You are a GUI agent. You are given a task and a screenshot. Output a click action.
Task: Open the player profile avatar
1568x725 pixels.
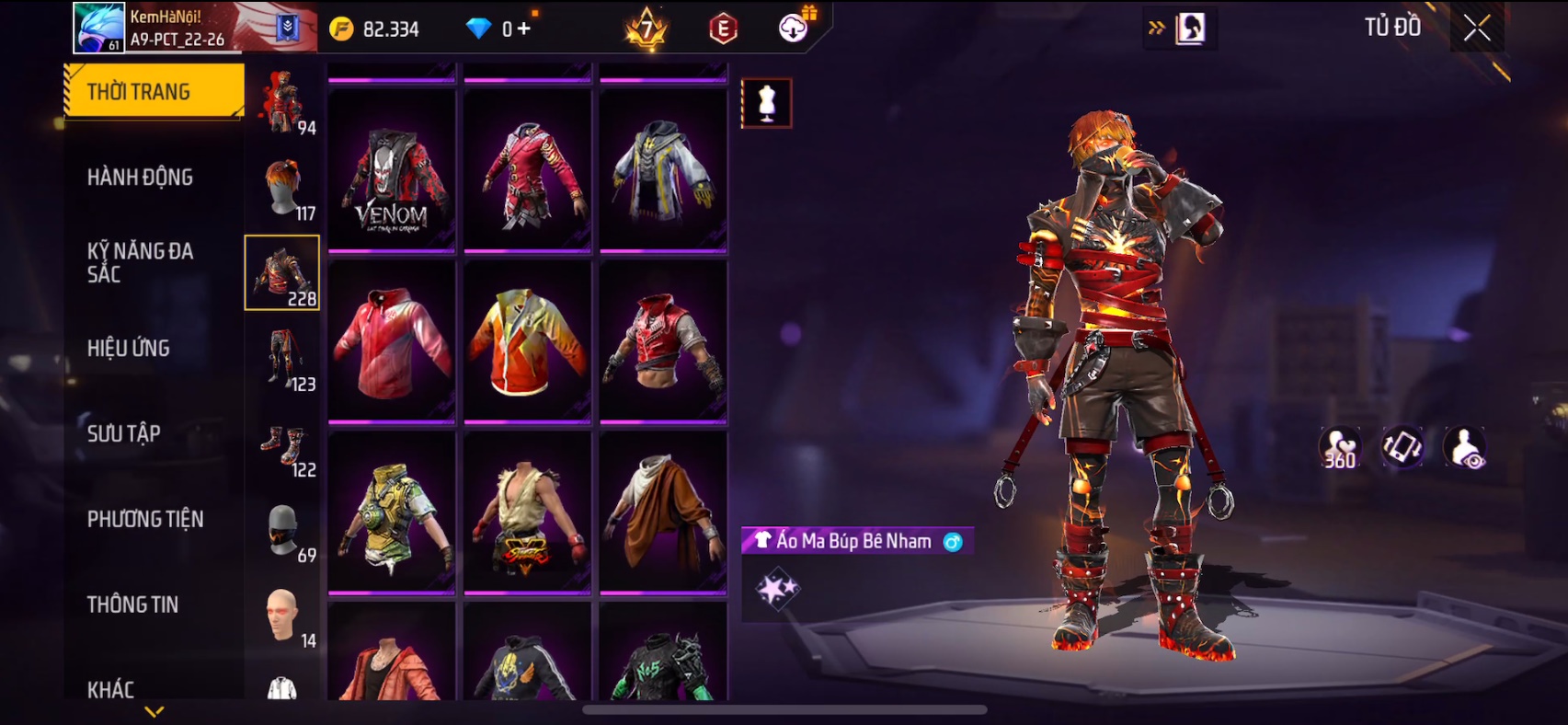98,28
